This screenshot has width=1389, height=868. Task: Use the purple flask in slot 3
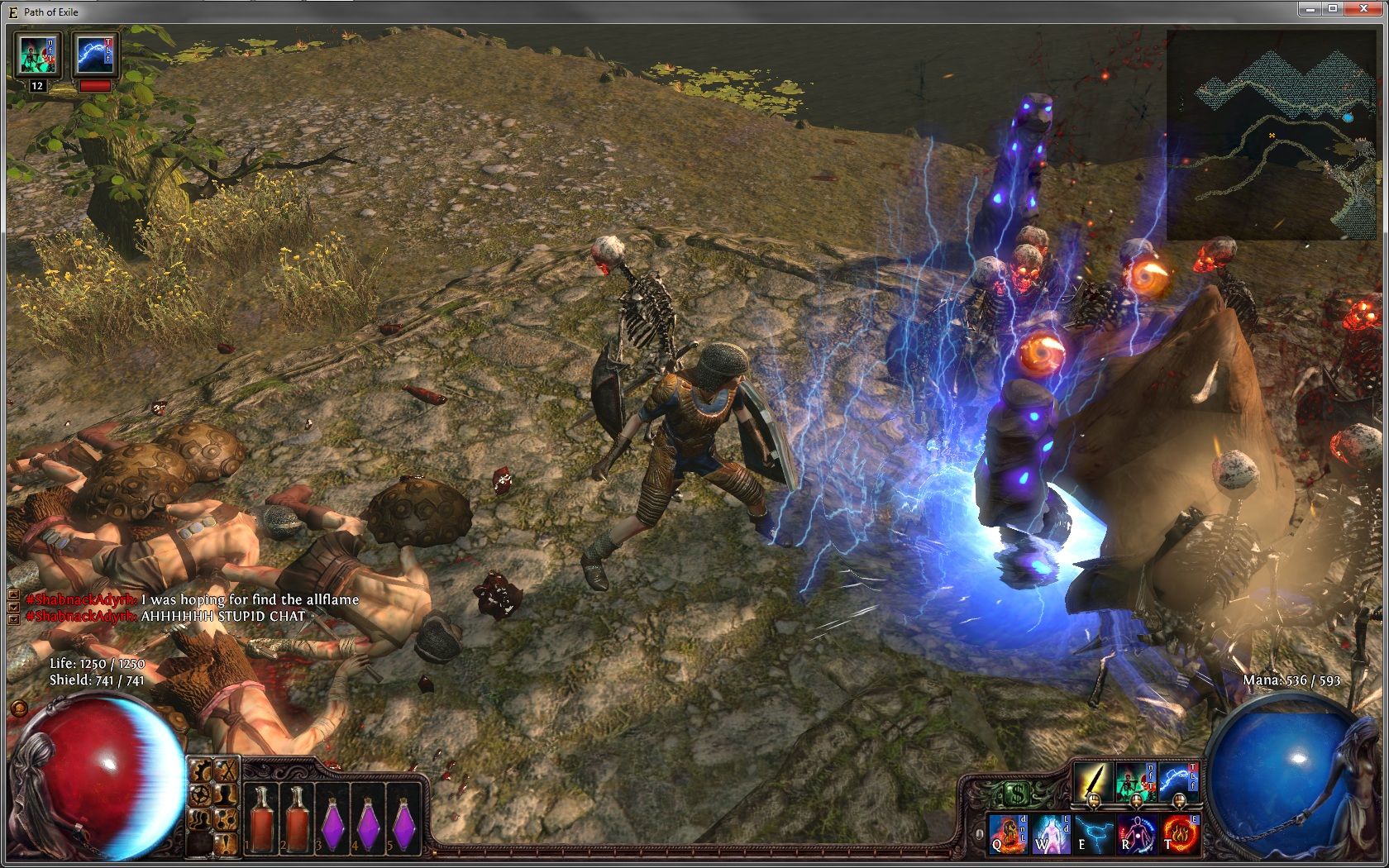click(x=333, y=821)
